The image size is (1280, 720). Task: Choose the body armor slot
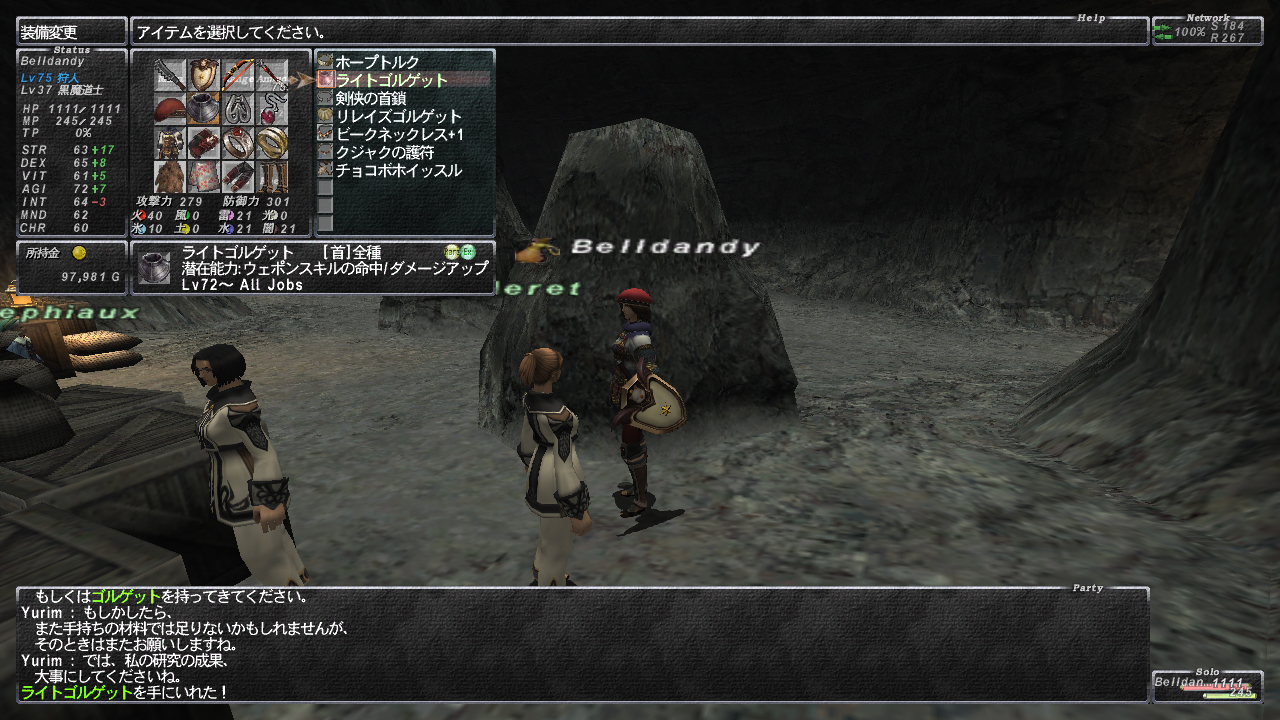[170, 143]
